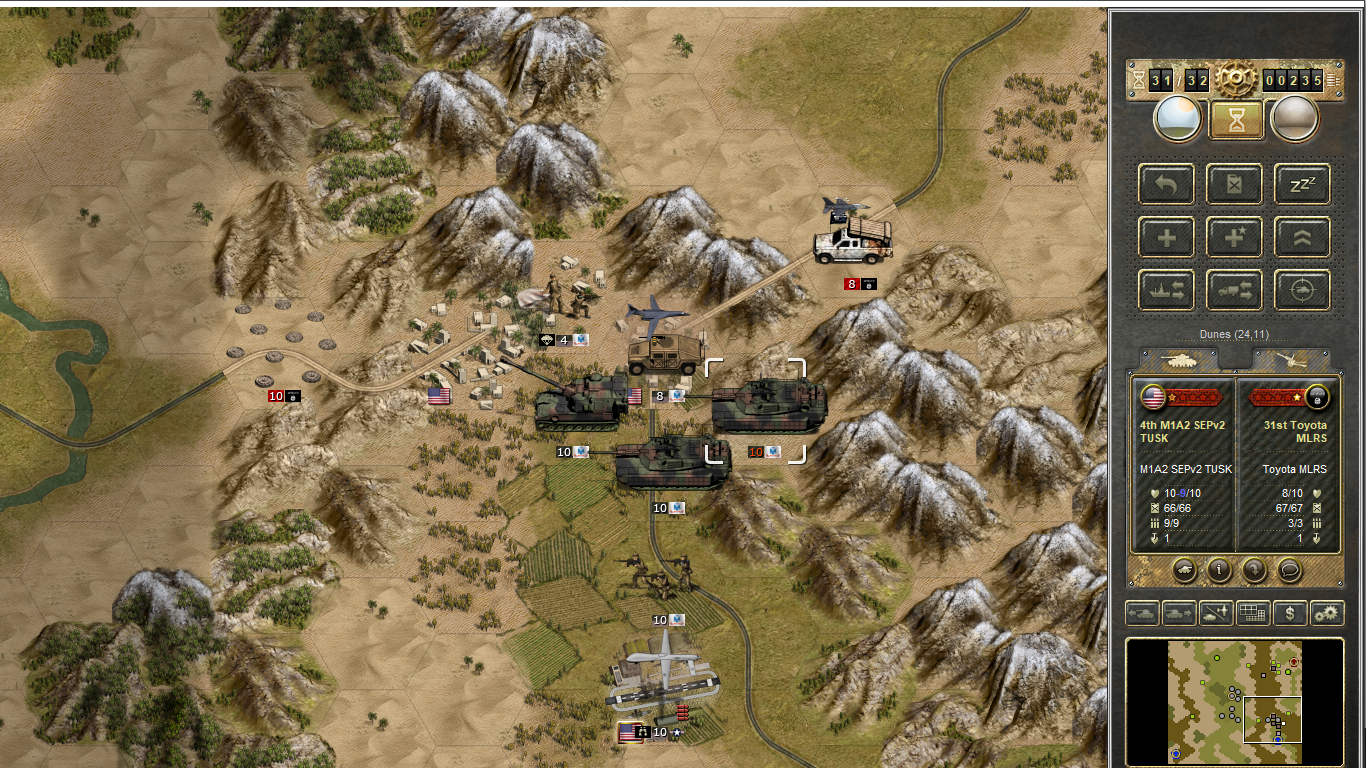
Task: Open the dollar sign purchase screen
Action: [x=1290, y=613]
